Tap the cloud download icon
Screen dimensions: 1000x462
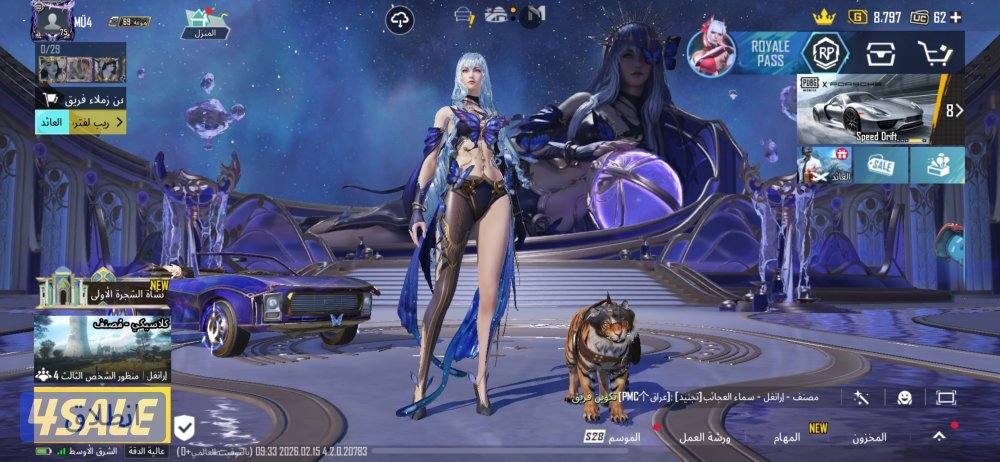coord(401,18)
